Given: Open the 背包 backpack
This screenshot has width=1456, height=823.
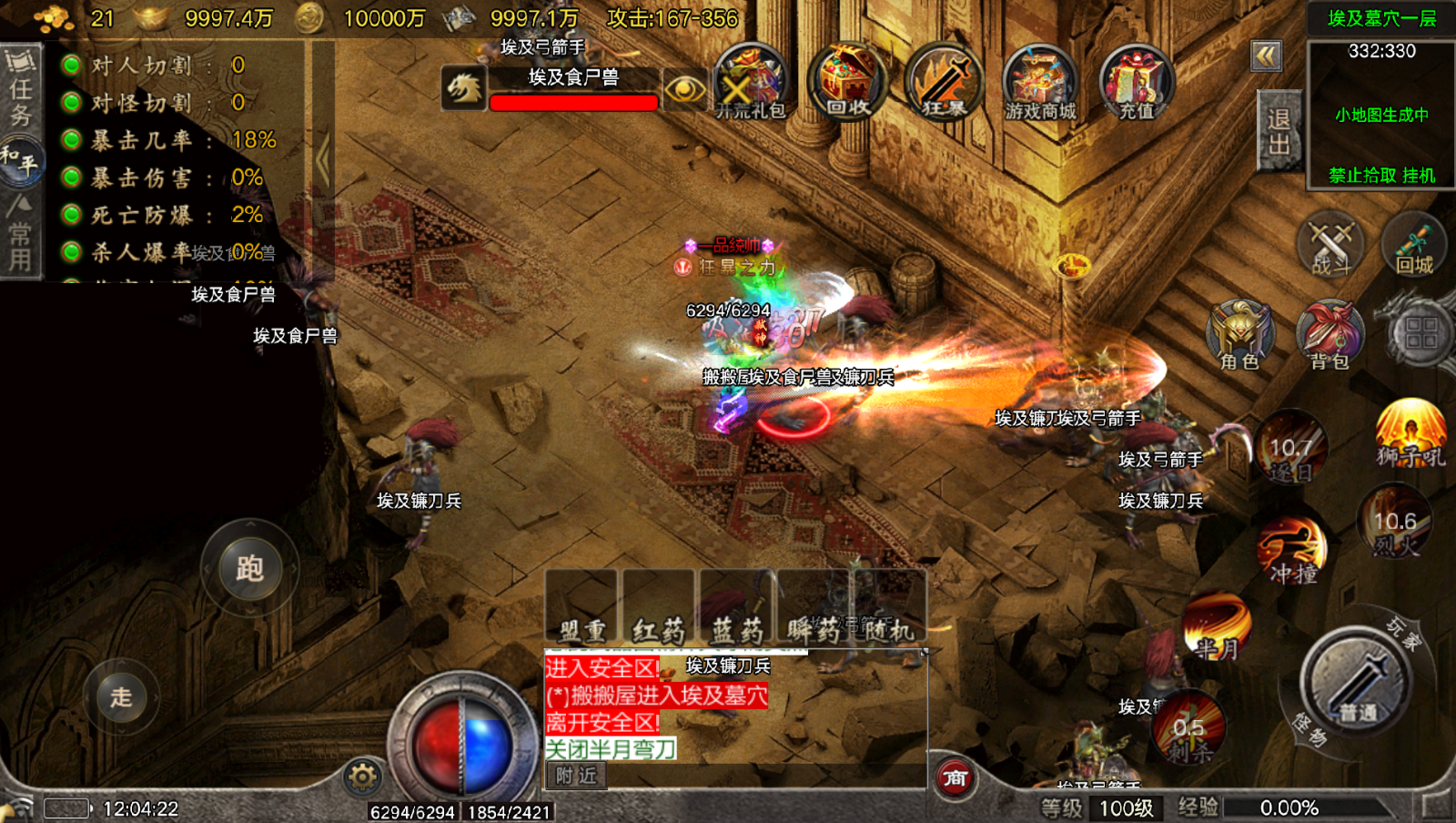Looking at the screenshot, I should point(1330,335).
